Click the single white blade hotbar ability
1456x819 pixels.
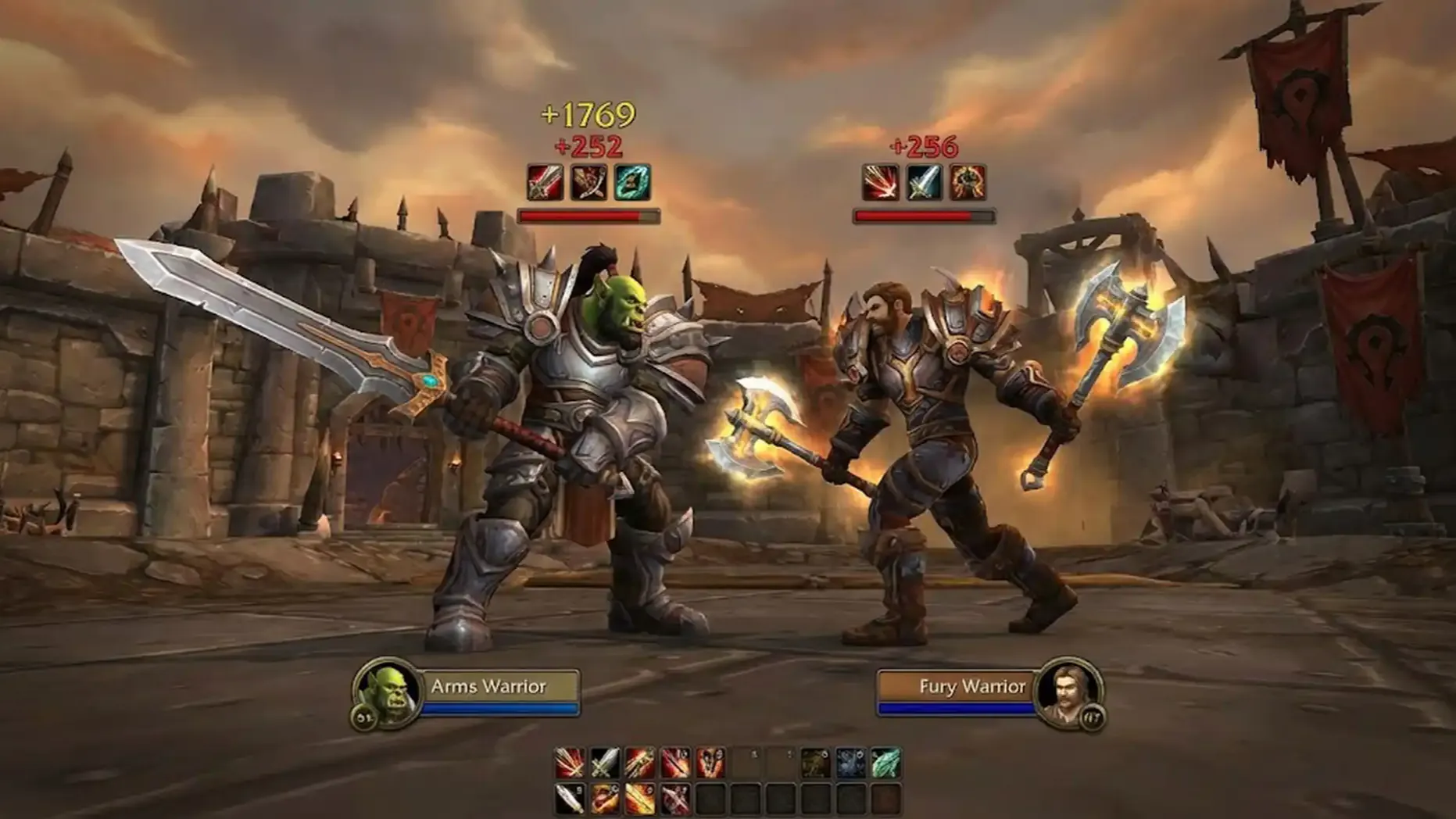point(569,799)
